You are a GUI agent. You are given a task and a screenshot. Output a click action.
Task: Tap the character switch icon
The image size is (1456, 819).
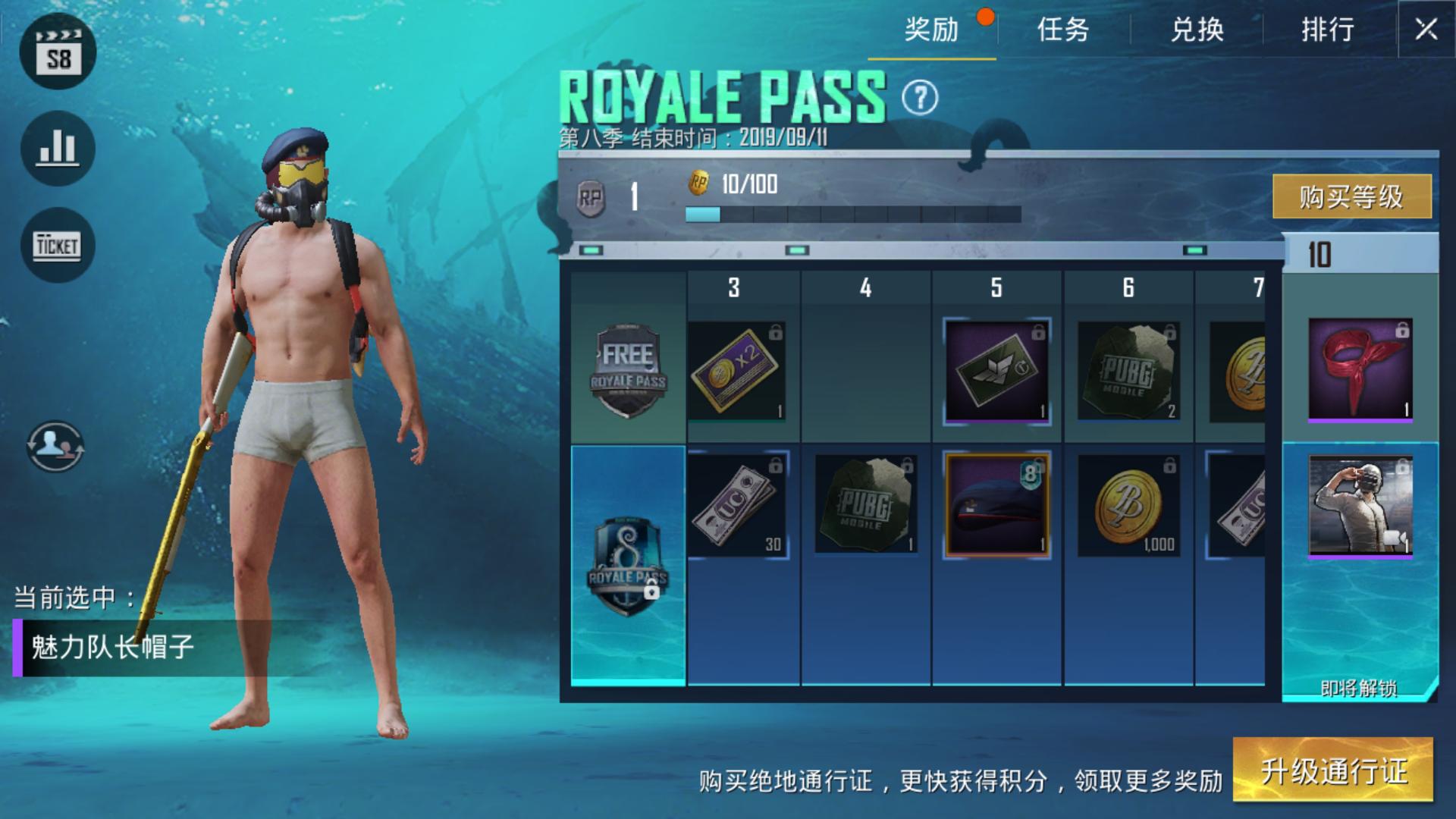[x=55, y=446]
